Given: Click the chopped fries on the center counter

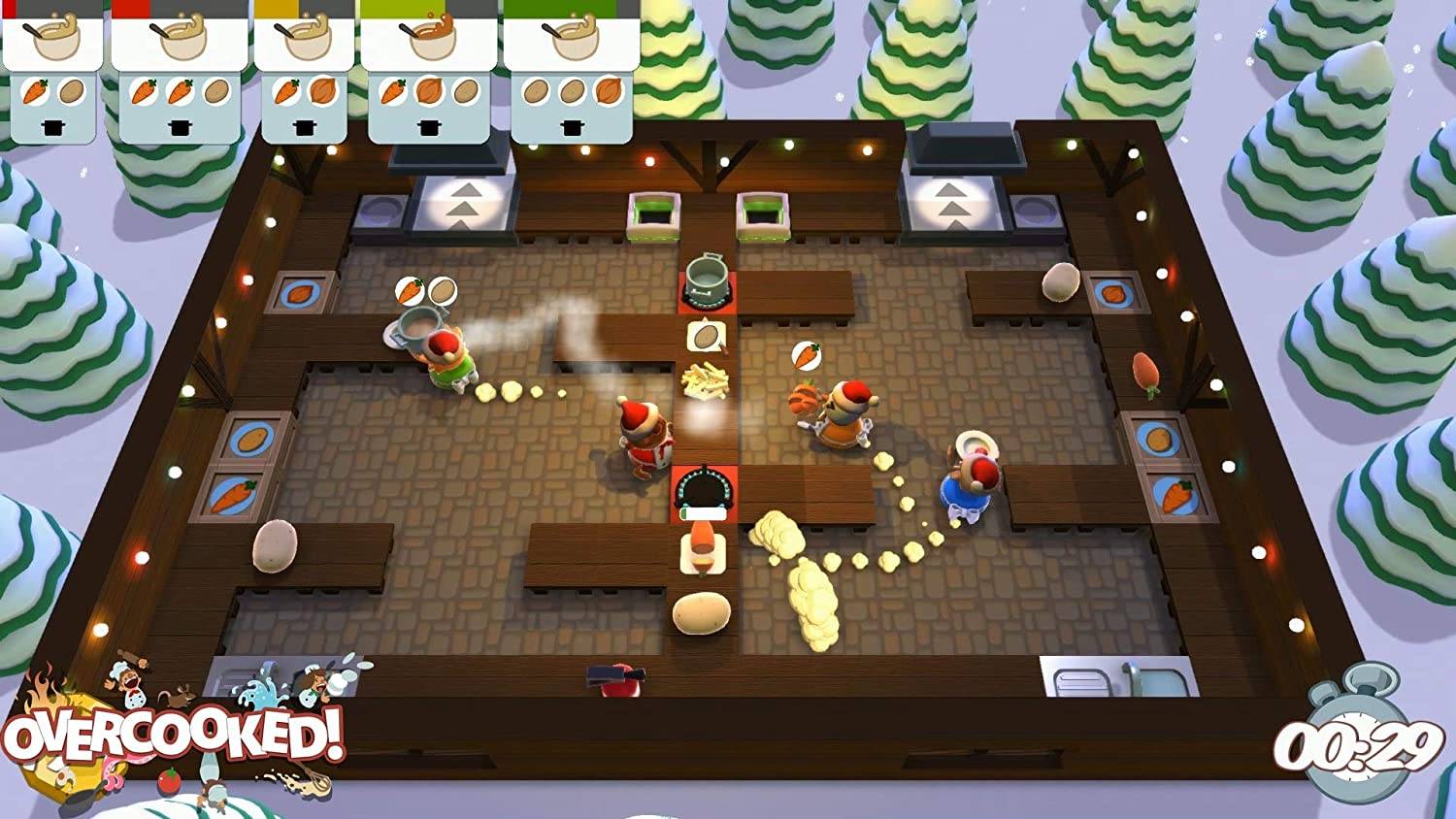Looking at the screenshot, I should click(x=704, y=380).
